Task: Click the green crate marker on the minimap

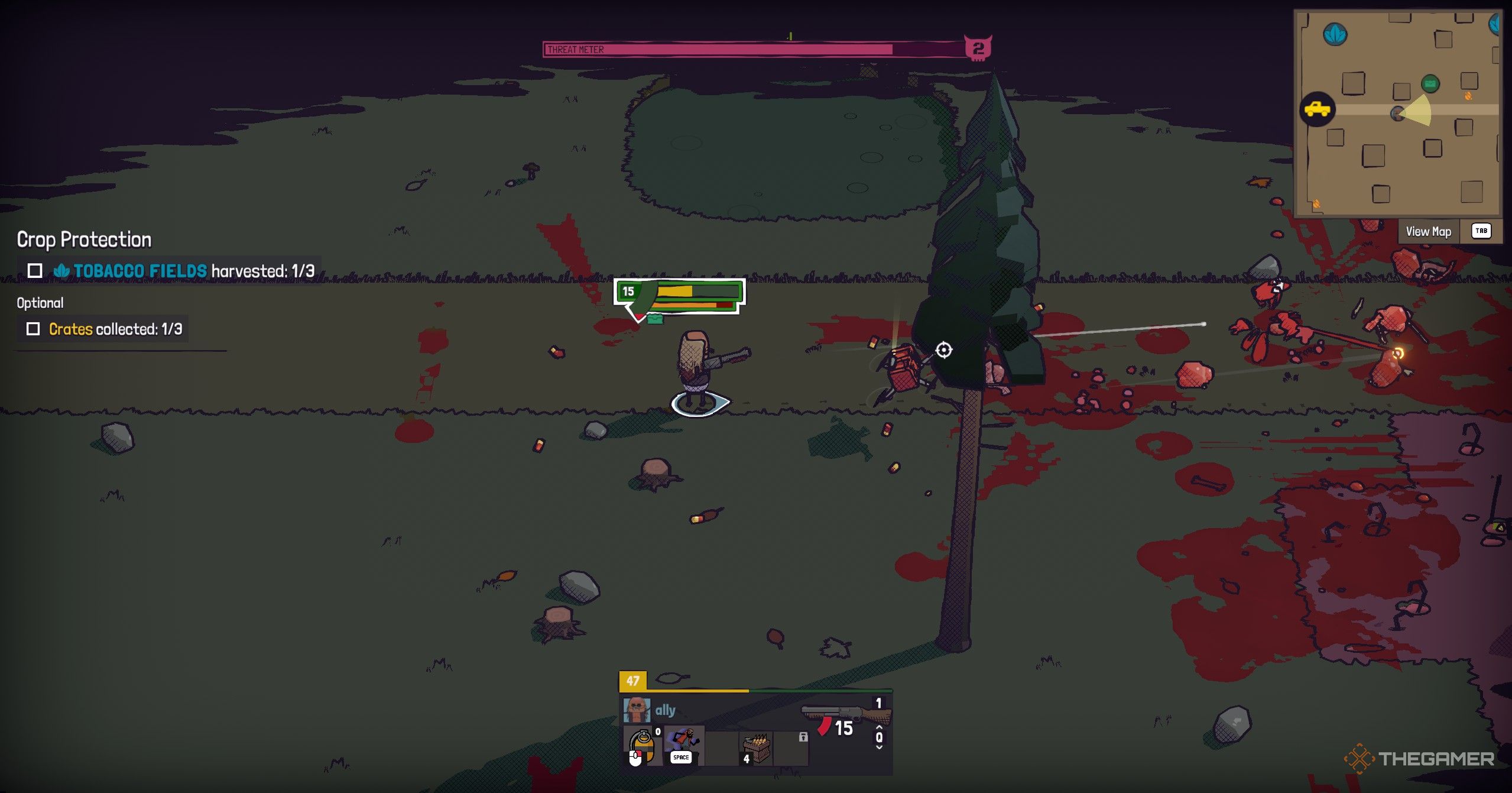Action: click(1430, 83)
